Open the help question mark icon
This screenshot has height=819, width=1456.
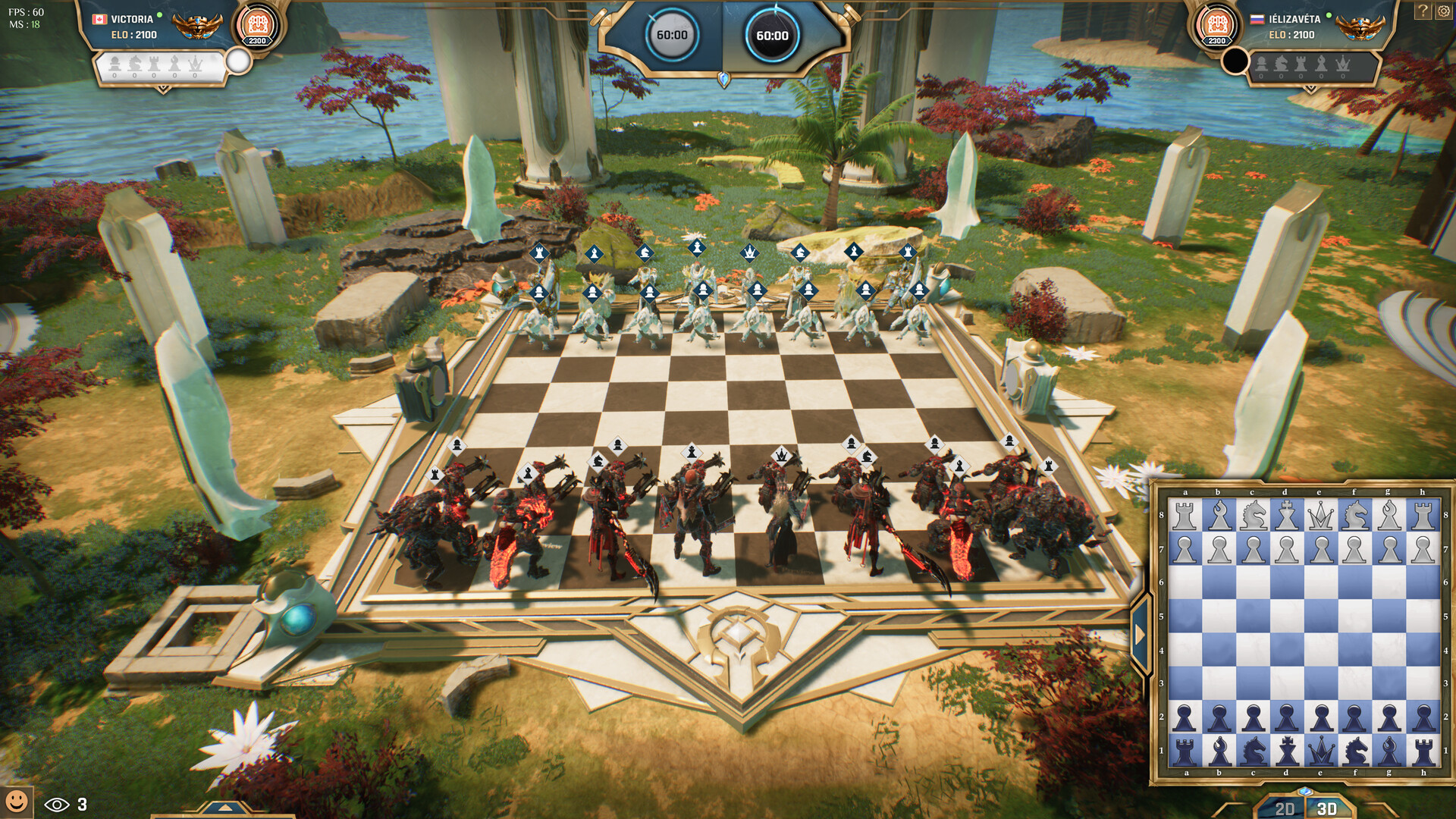click(x=1423, y=11)
